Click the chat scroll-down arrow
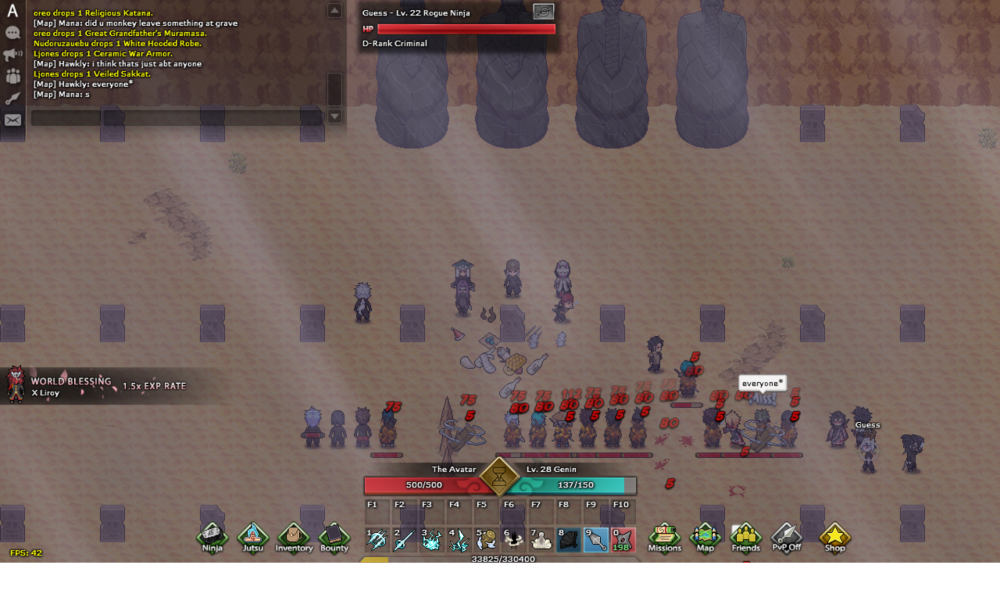The image size is (1000, 596). point(335,116)
